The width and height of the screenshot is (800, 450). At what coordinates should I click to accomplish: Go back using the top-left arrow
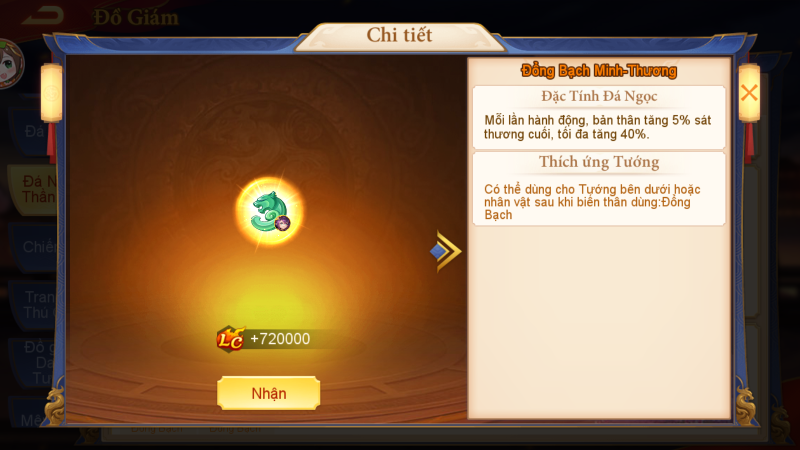pyautogui.click(x=37, y=15)
